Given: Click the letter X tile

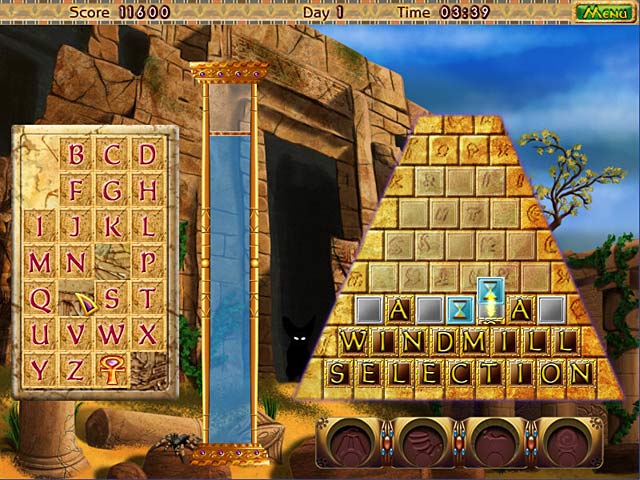Looking at the screenshot, I should pyautogui.click(x=147, y=333).
